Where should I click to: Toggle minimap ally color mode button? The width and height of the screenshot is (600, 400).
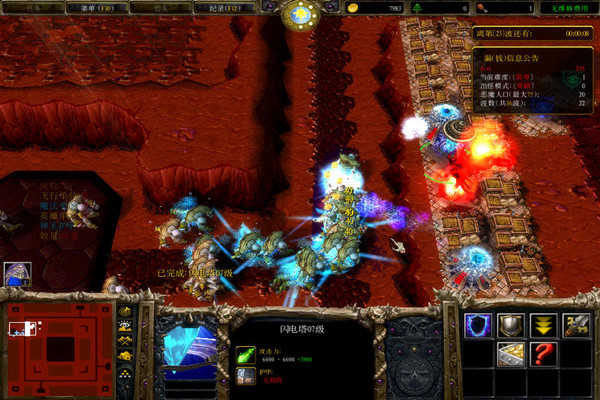click(x=125, y=342)
